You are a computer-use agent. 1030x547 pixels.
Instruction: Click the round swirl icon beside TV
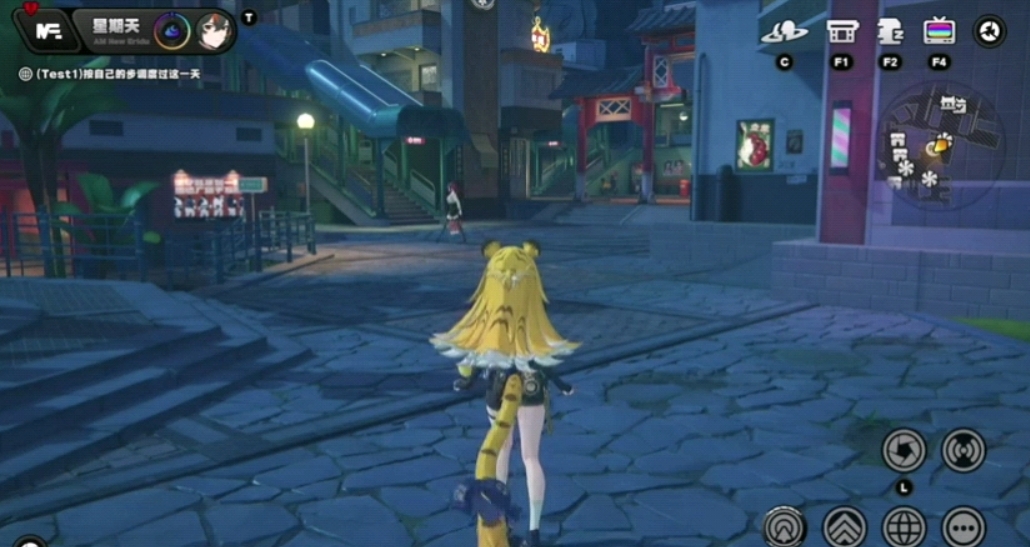tap(990, 31)
